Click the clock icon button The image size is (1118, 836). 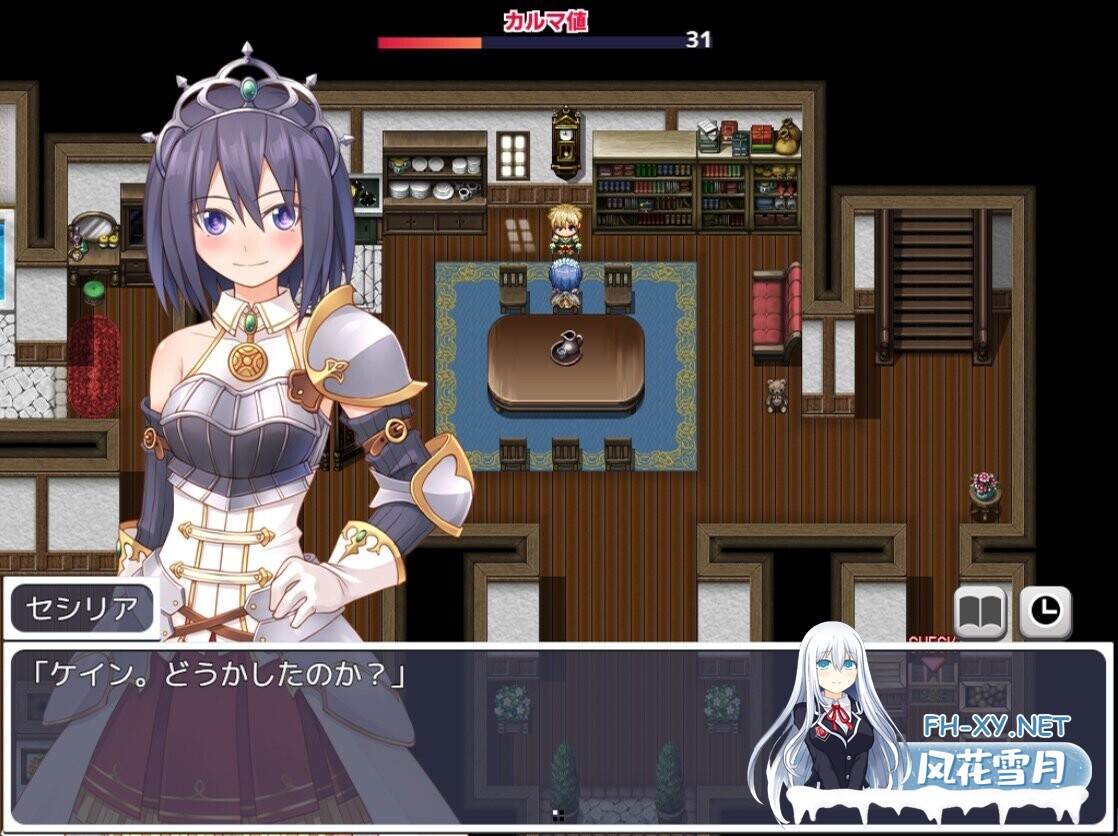point(1045,611)
